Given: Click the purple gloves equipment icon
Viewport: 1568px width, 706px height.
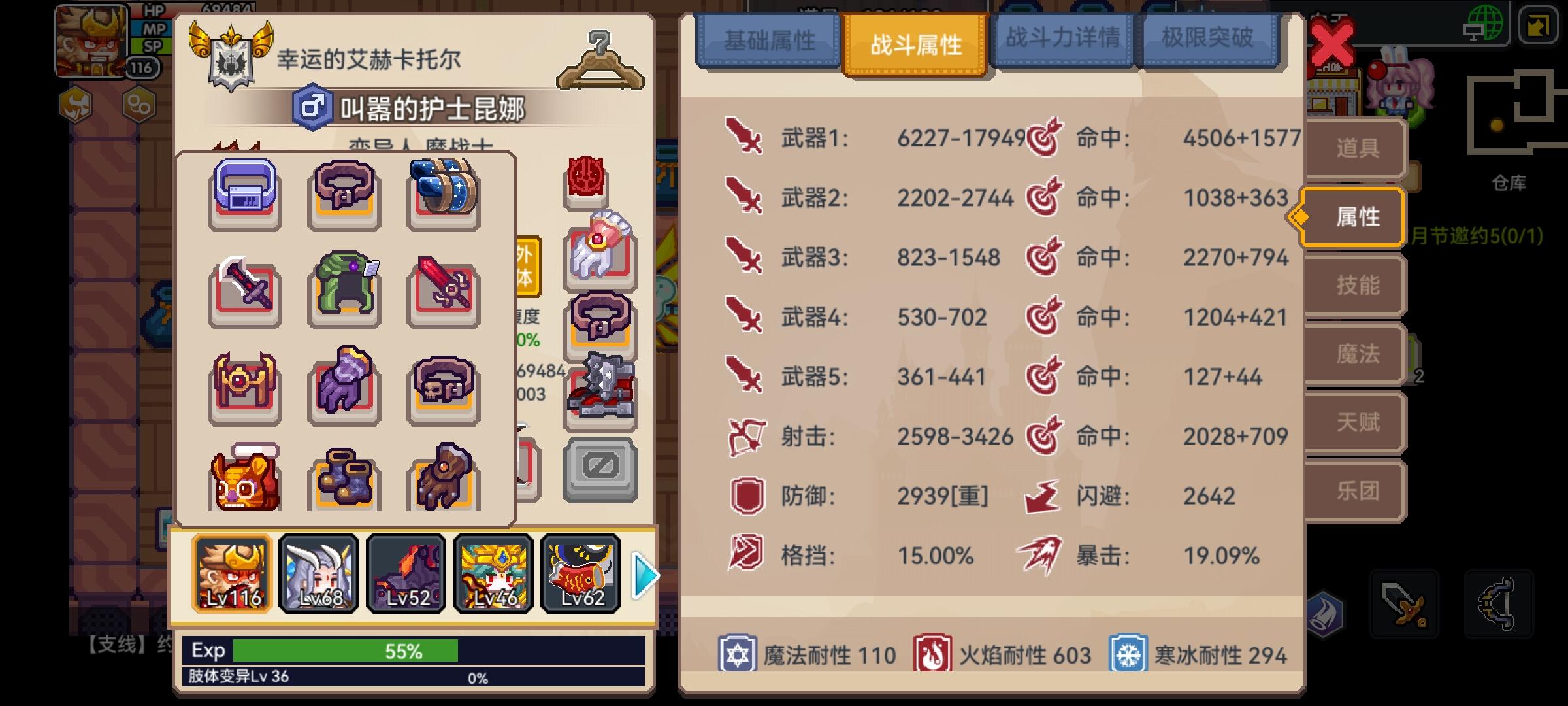Looking at the screenshot, I should click(x=344, y=384).
